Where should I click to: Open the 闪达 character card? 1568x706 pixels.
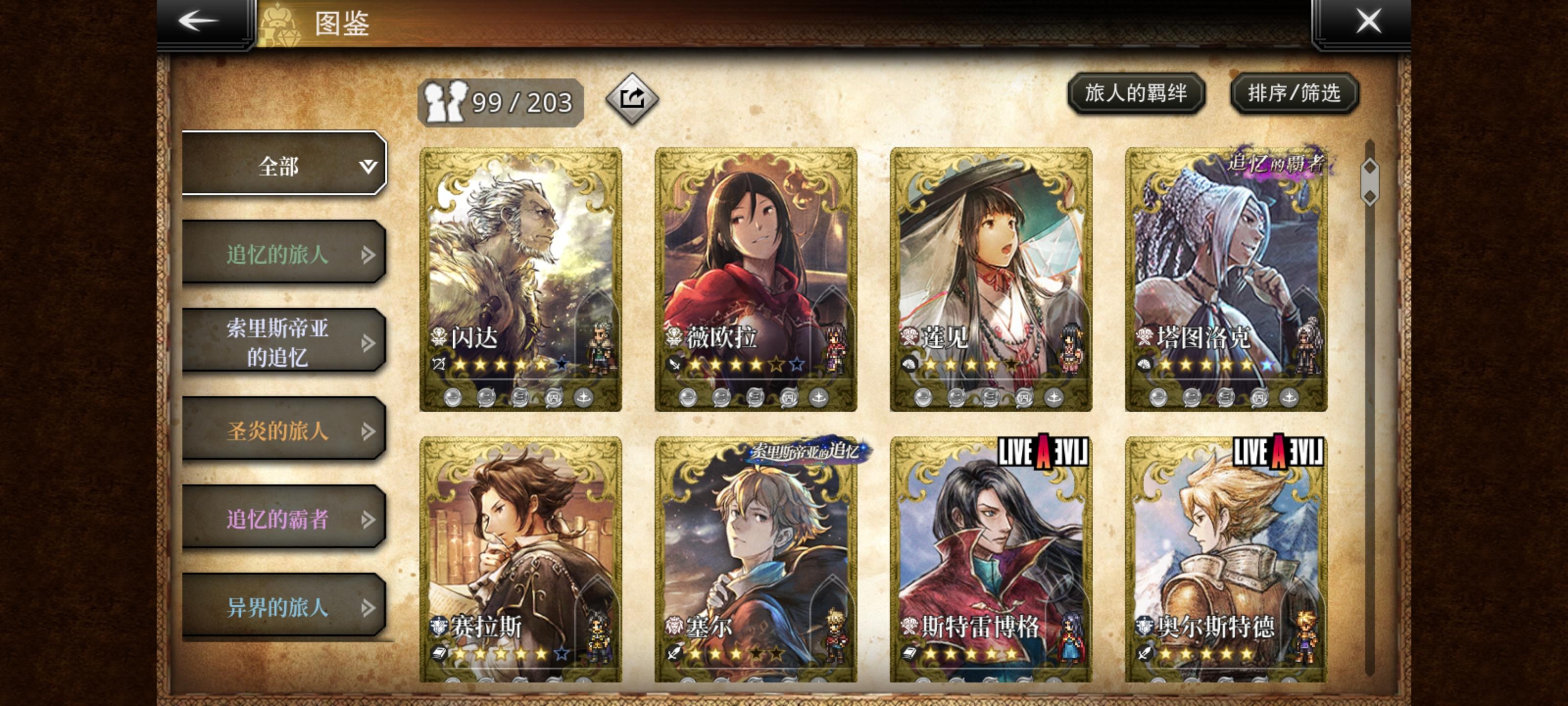pyautogui.click(x=520, y=279)
